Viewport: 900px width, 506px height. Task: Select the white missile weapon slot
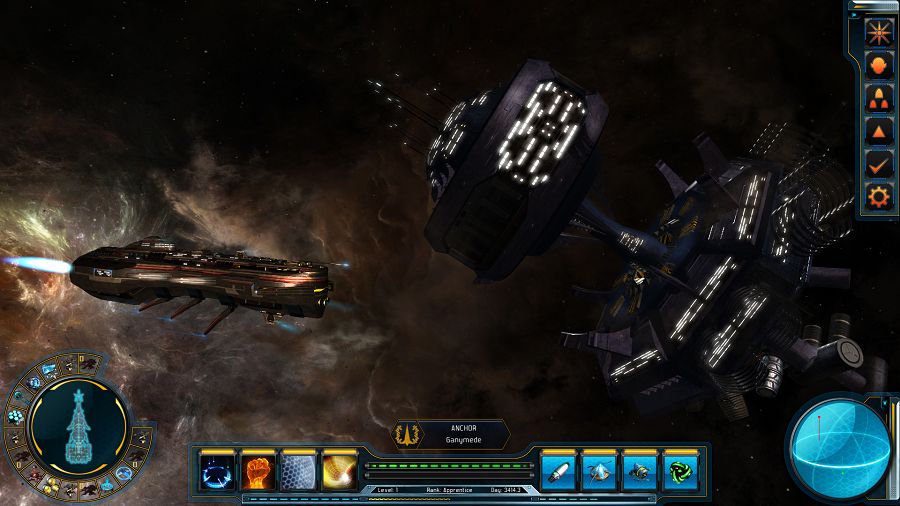(559, 471)
